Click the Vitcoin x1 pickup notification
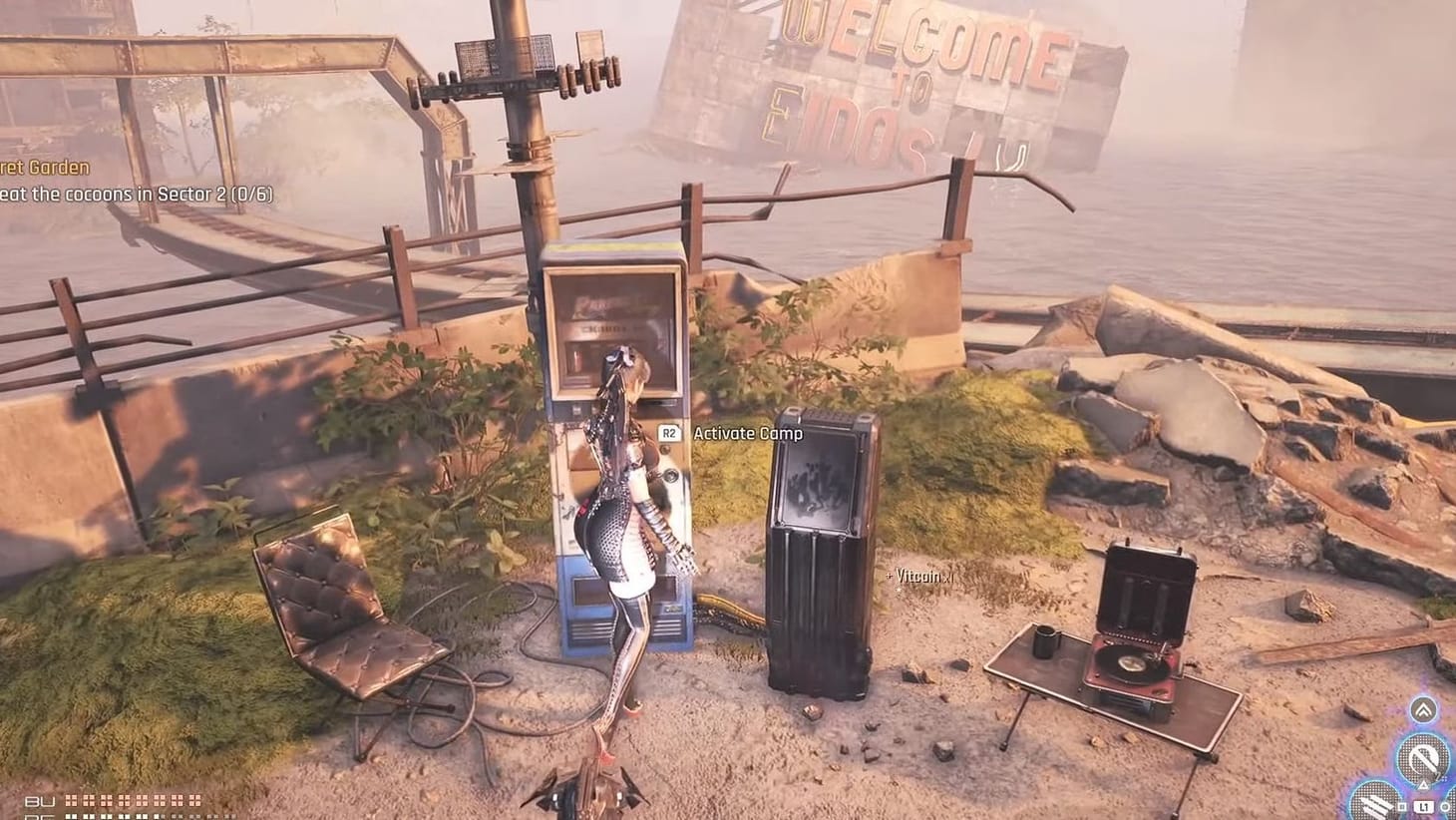Viewport: 1456px width, 820px height. pos(918,577)
